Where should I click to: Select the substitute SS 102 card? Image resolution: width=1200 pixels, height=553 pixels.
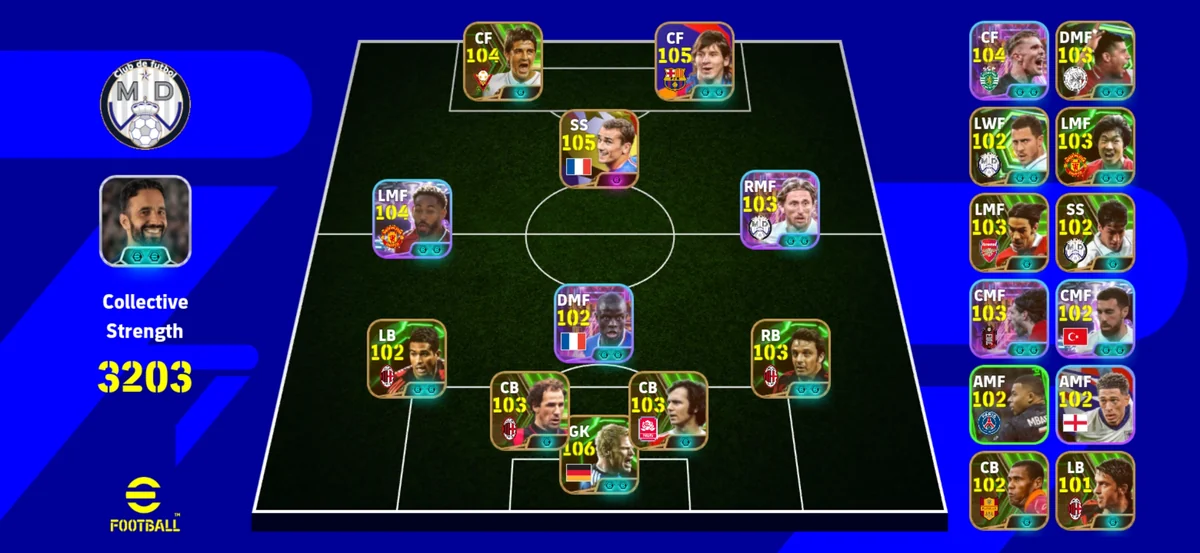pyautogui.click(x=1095, y=232)
